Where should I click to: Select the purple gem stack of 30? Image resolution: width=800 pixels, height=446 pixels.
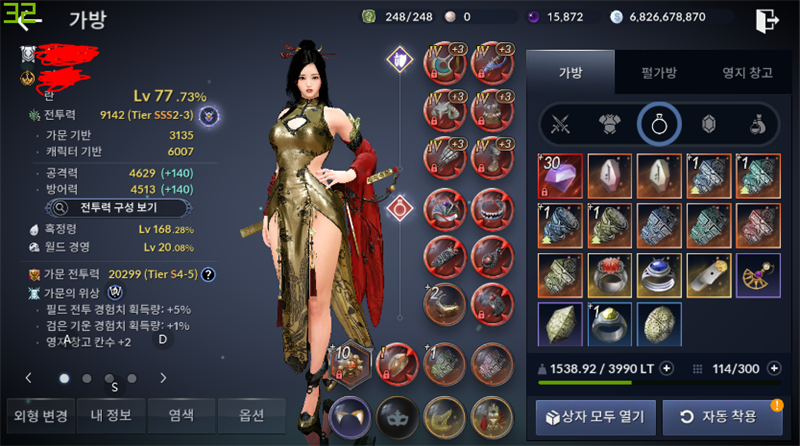pyautogui.click(x=561, y=175)
